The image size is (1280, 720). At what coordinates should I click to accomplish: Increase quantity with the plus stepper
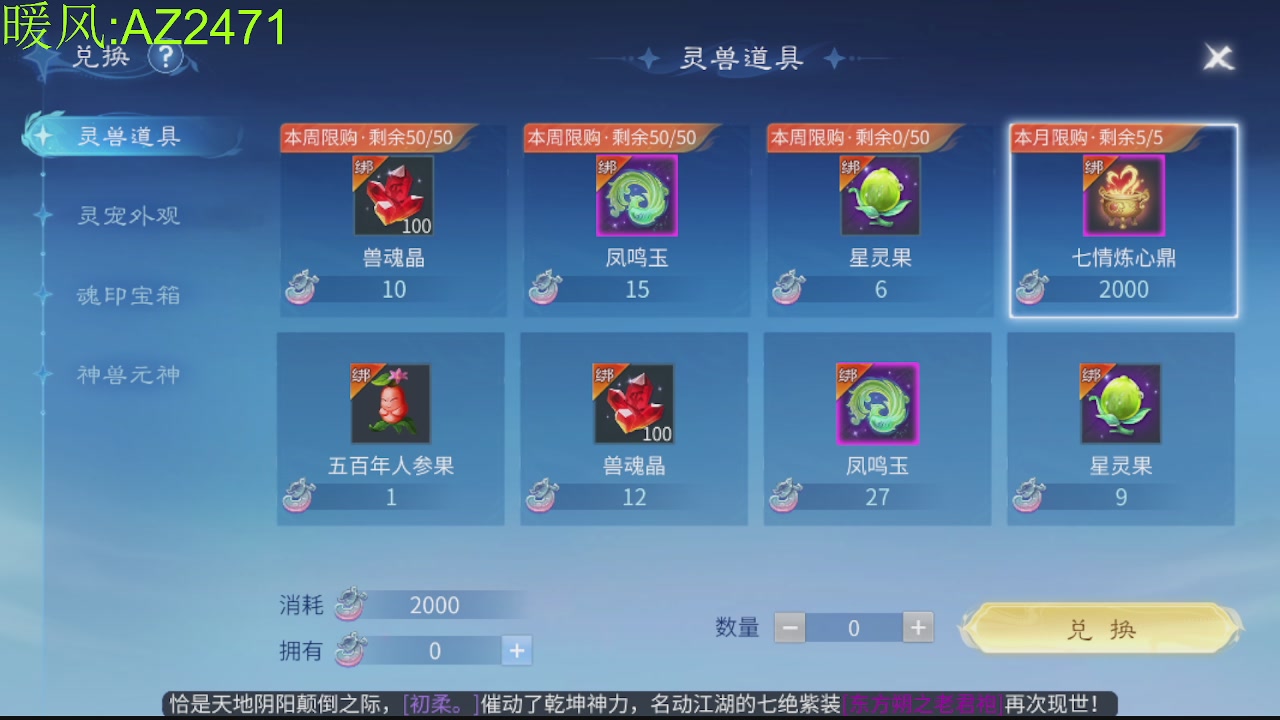(917, 627)
